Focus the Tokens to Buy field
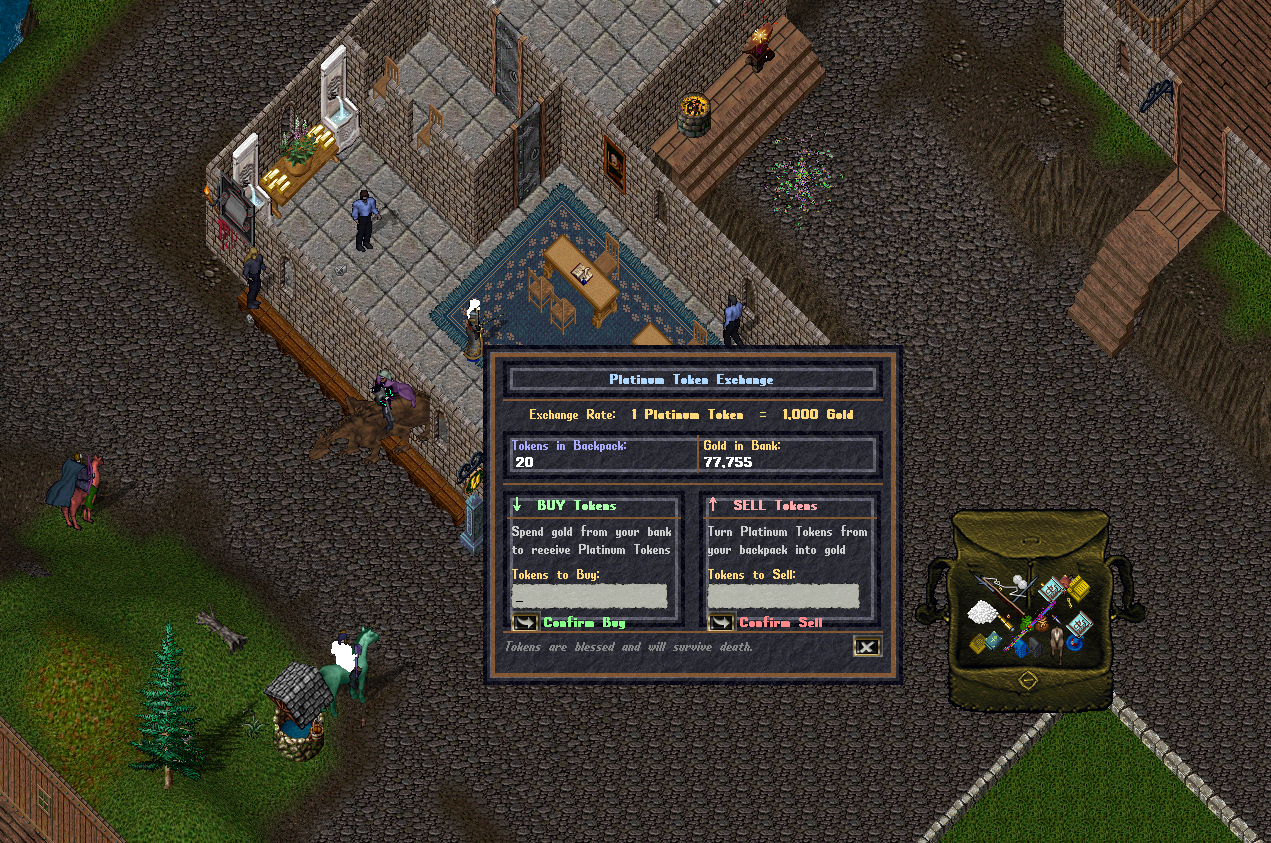1271x843 pixels. pos(588,596)
